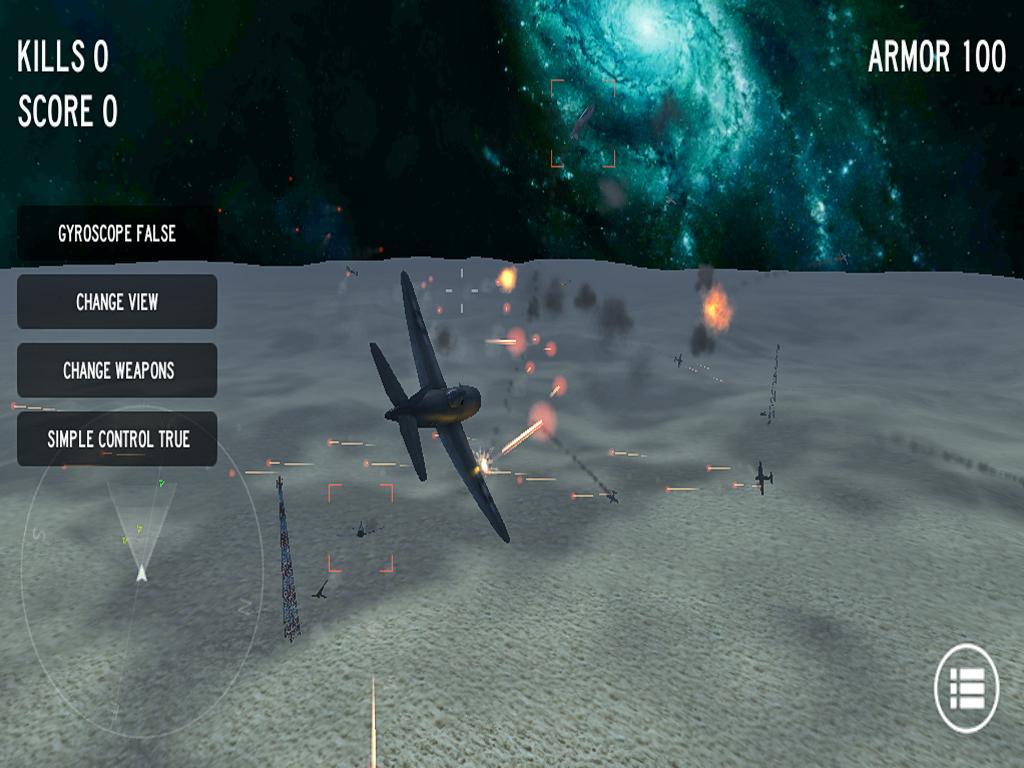Click the circular radar display
The height and width of the screenshot is (768, 1024).
point(141,572)
